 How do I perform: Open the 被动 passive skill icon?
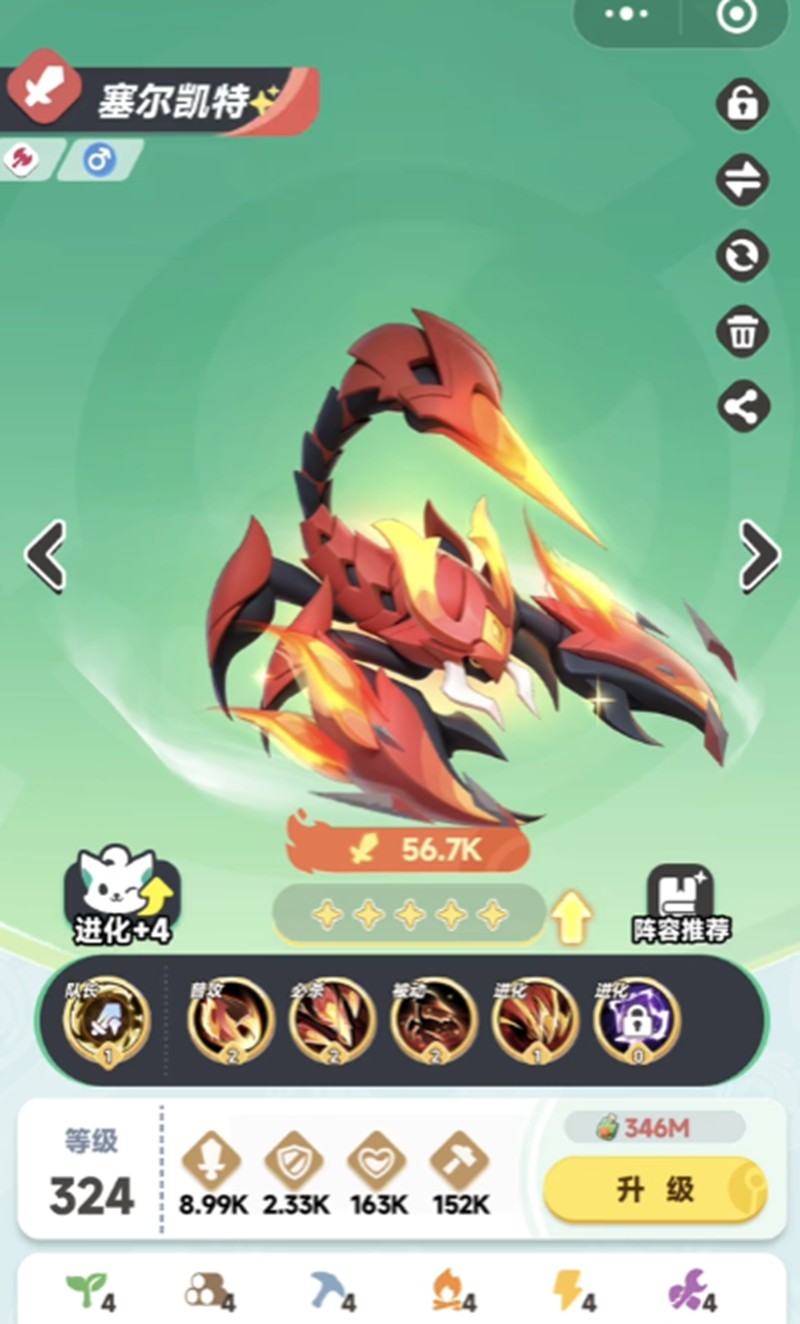(x=434, y=1021)
